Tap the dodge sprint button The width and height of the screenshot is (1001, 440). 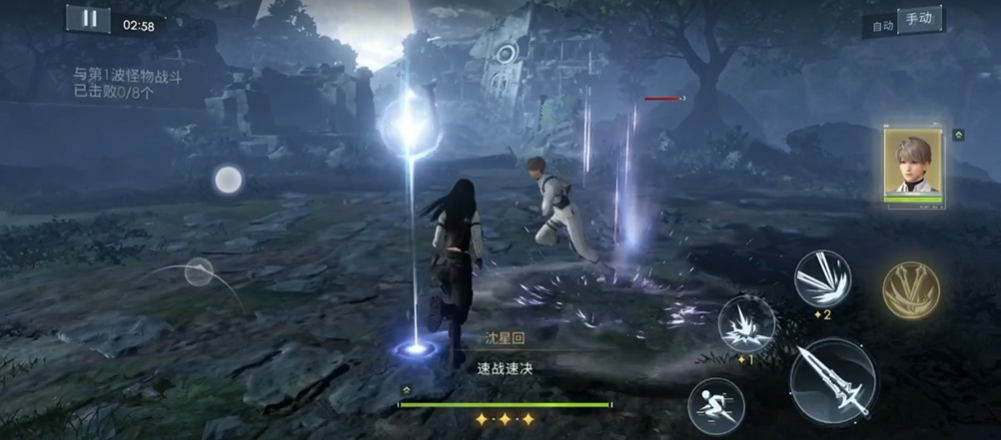pyautogui.click(x=716, y=405)
